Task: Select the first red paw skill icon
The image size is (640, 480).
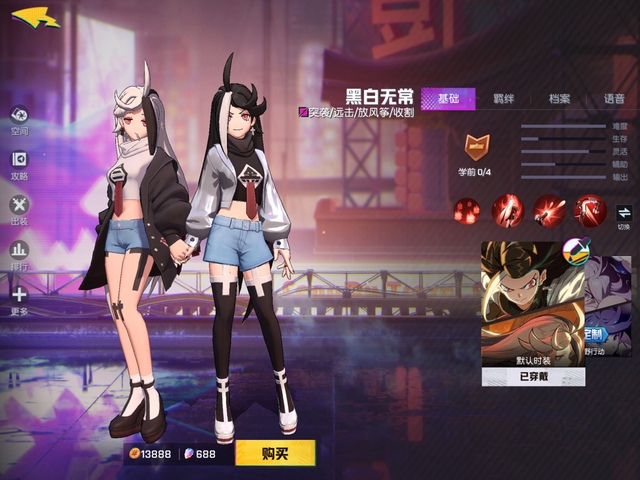Action: [467, 210]
